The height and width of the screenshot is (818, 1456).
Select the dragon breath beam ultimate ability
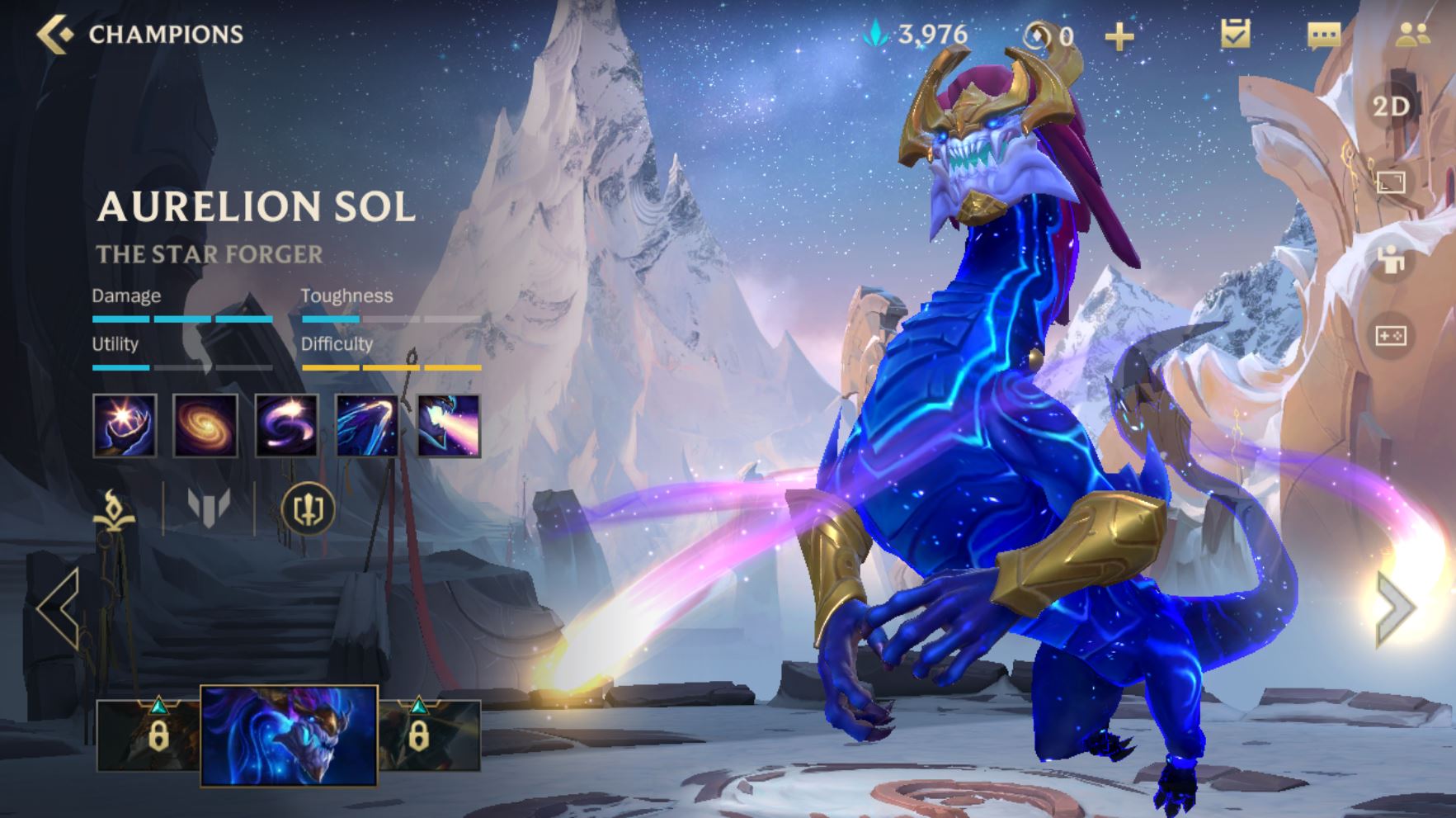[448, 426]
